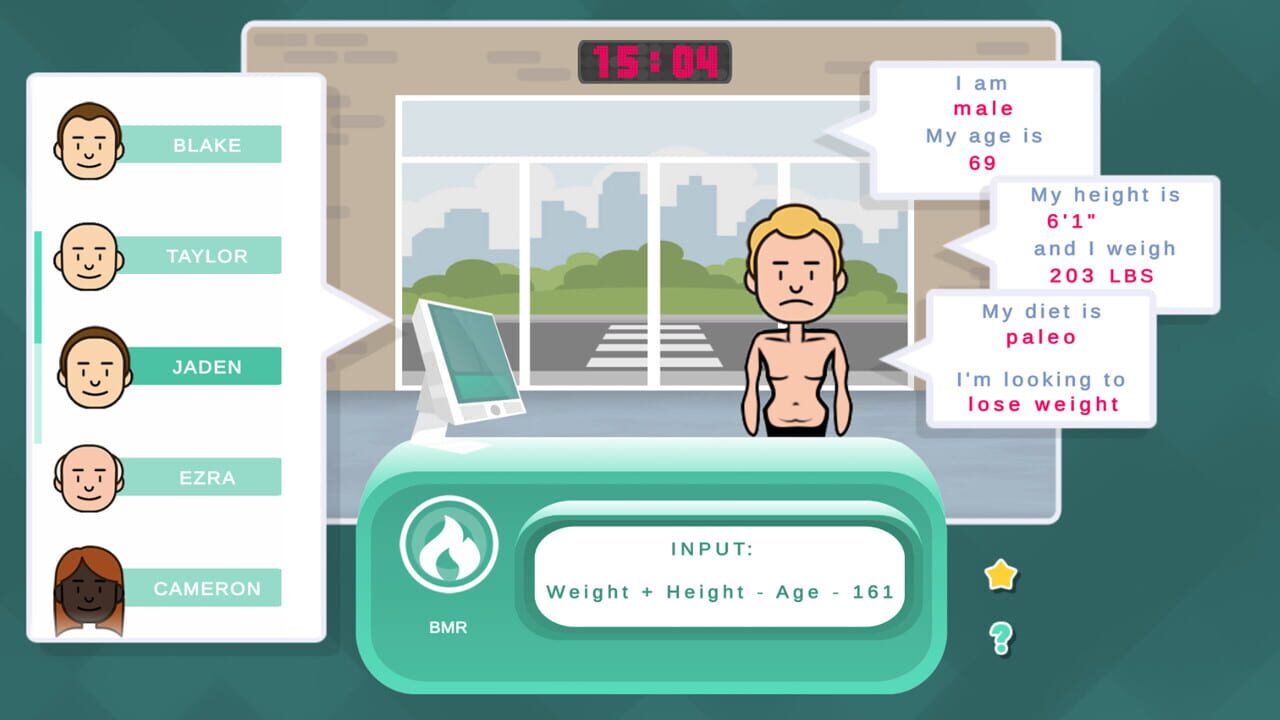Select the CAMERON name label

[x=206, y=588]
